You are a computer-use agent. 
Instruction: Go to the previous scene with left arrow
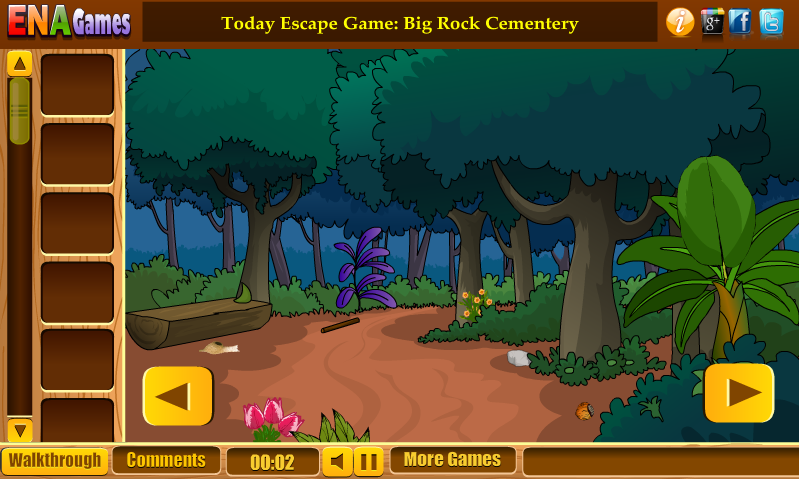[x=177, y=395]
